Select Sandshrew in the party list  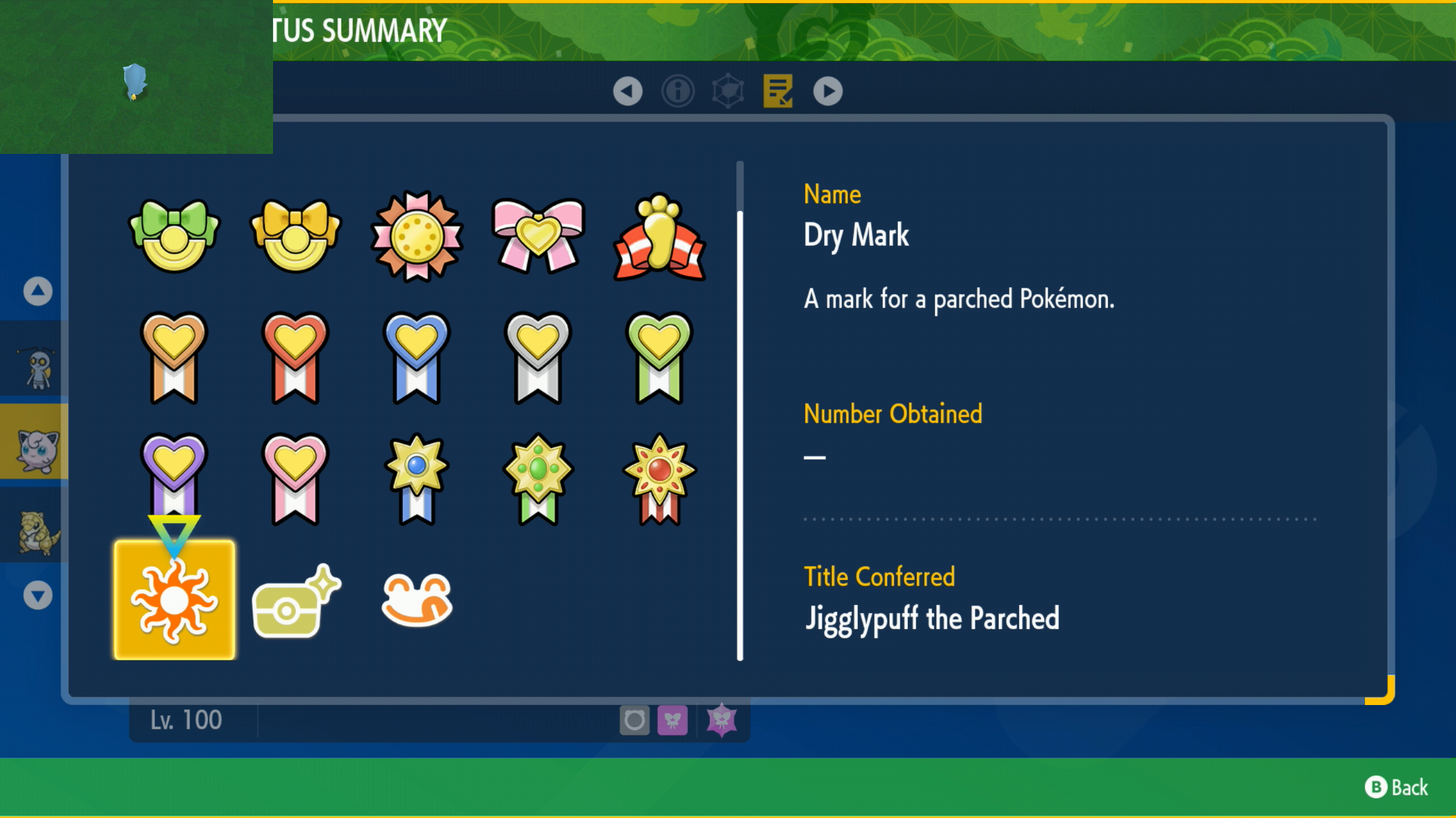click(x=35, y=531)
